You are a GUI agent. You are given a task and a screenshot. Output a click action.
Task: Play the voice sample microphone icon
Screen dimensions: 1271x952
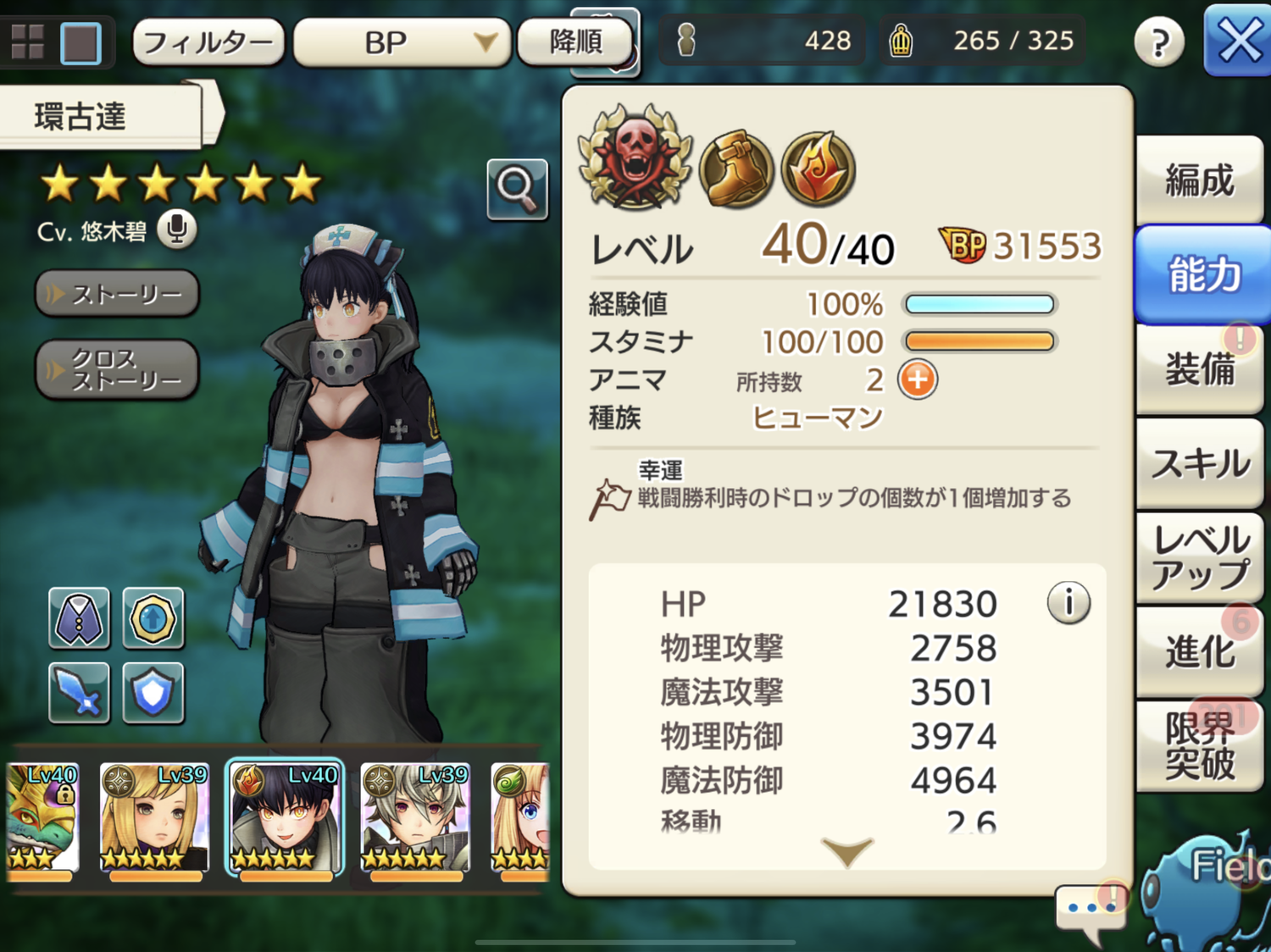point(177,230)
